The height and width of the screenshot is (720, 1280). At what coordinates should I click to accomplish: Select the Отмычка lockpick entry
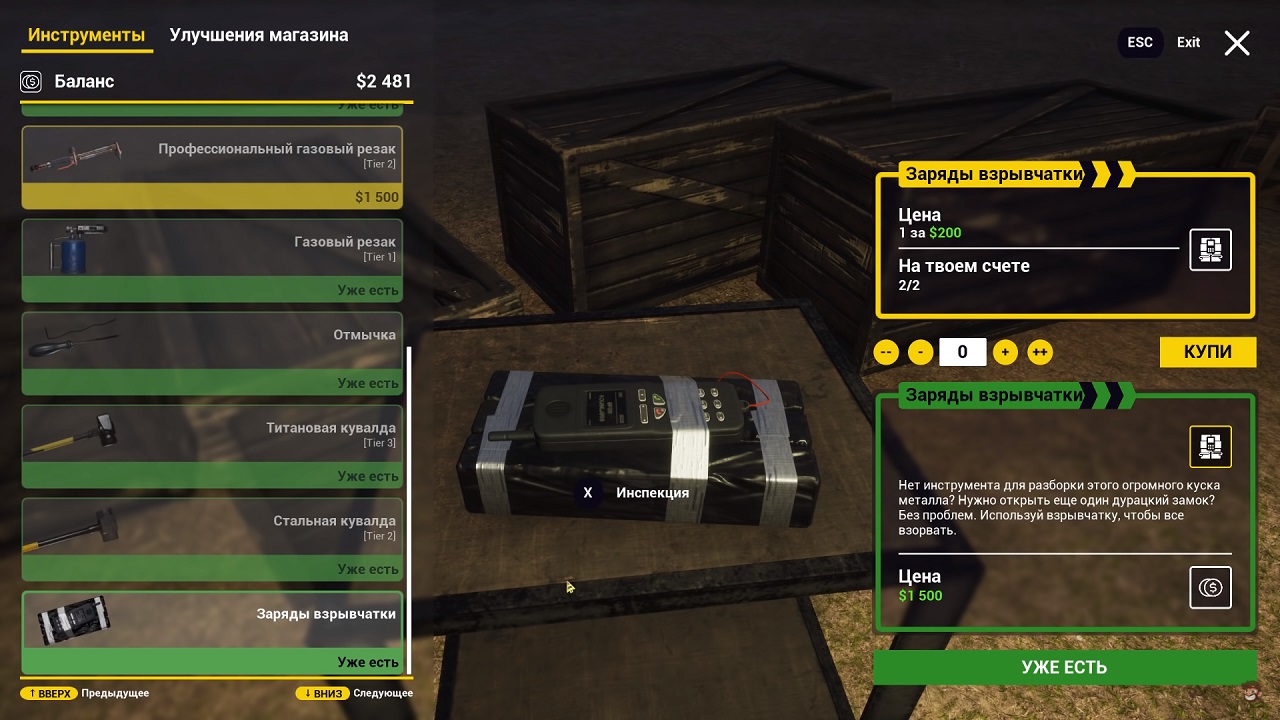click(x=212, y=352)
